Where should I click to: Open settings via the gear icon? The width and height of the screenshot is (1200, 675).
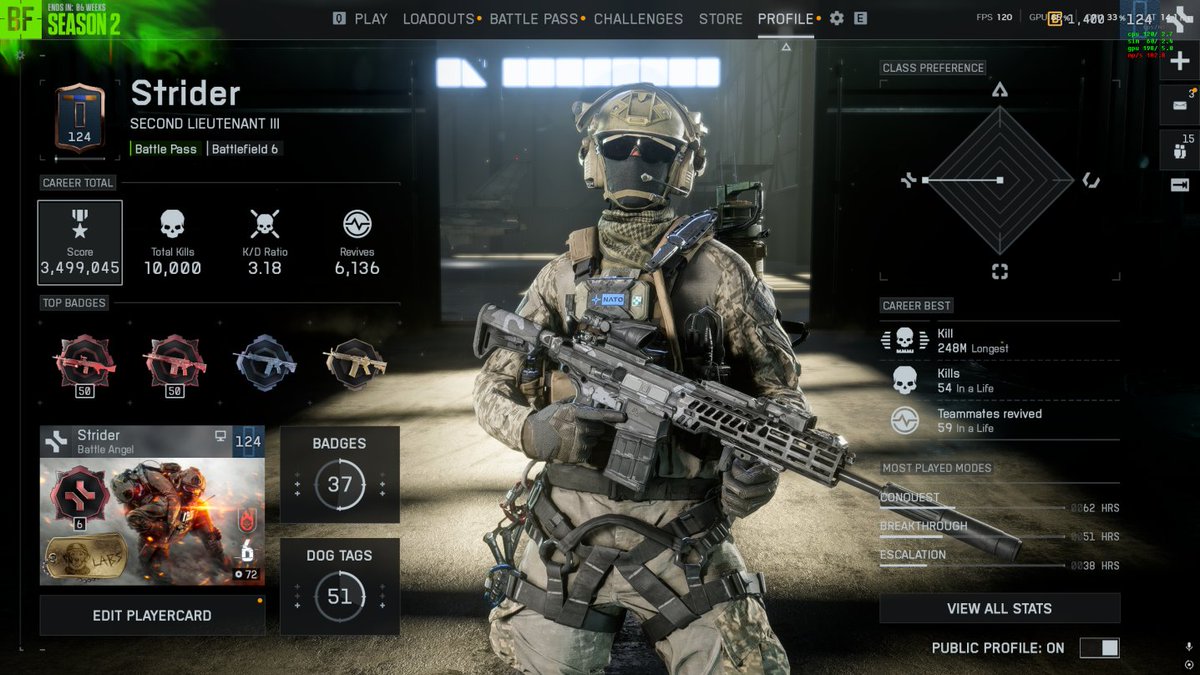click(x=837, y=19)
